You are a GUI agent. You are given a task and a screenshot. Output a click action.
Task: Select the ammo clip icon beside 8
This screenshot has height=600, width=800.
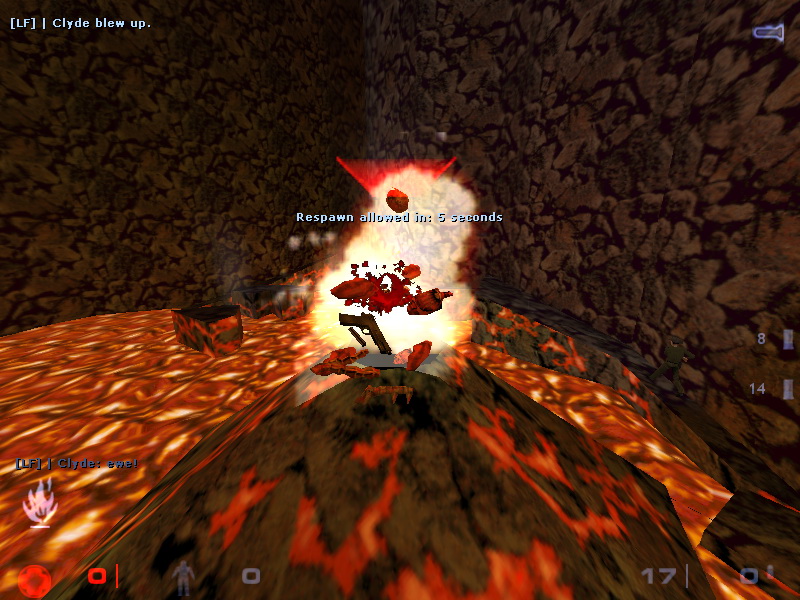tap(788, 340)
